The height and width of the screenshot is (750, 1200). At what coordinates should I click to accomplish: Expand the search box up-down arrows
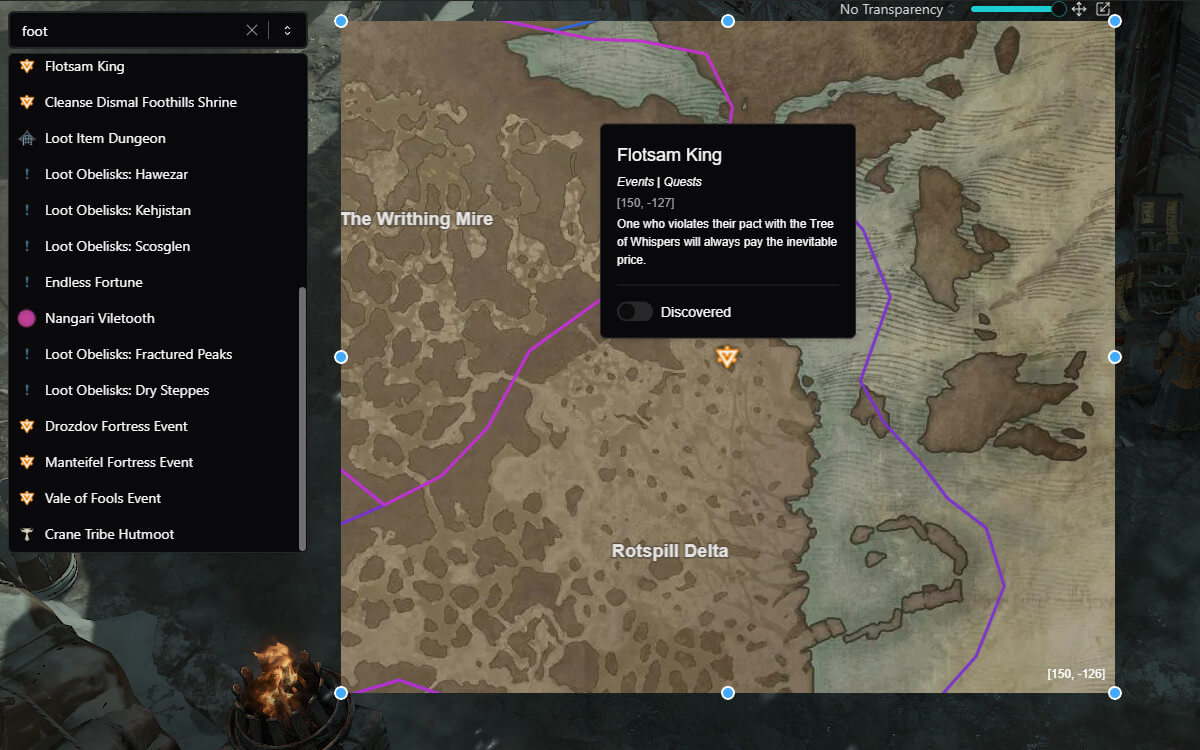[287, 30]
